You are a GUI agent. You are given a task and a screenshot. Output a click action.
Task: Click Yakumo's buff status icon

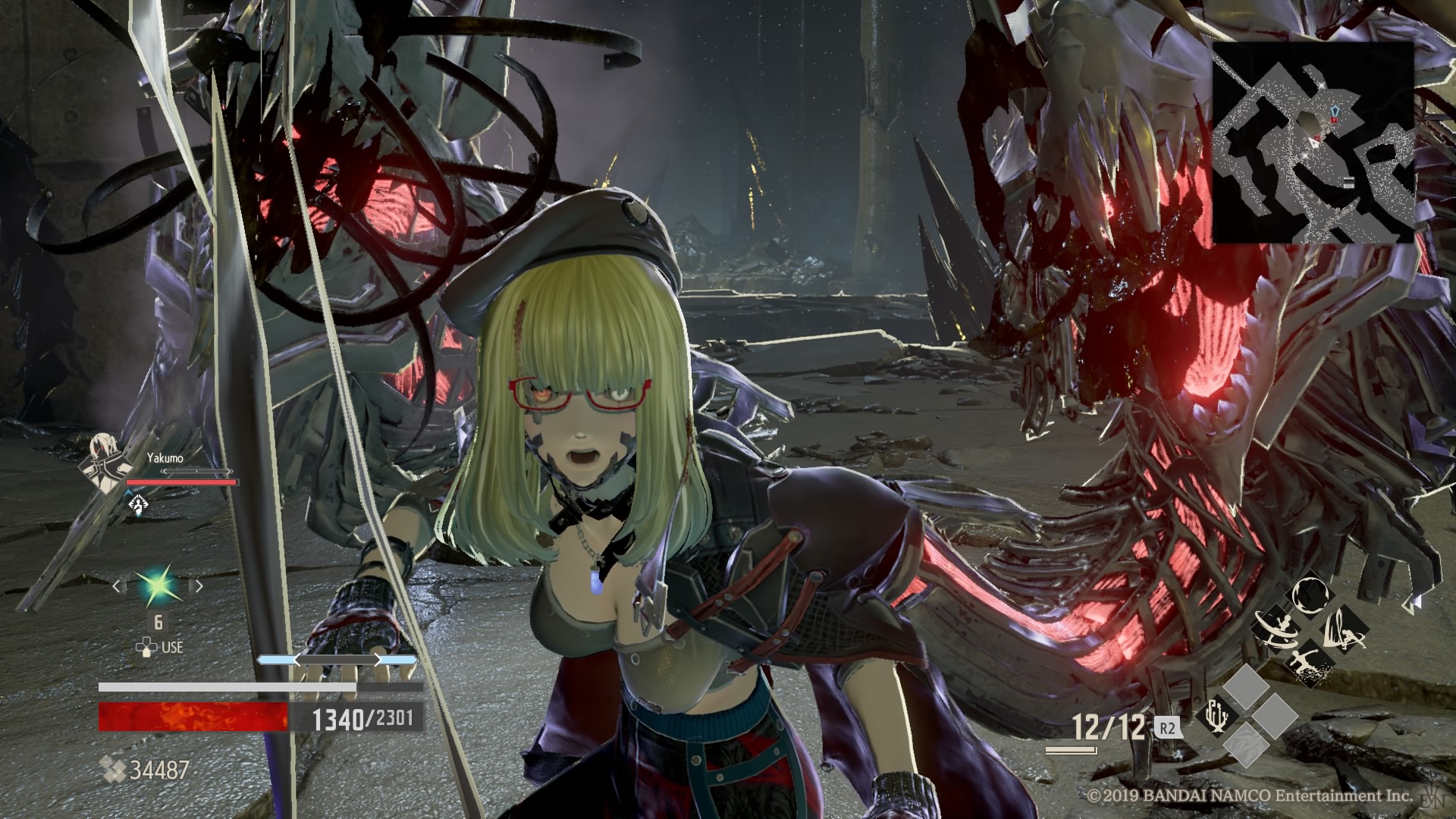pyautogui.click(x=138, y=503)
